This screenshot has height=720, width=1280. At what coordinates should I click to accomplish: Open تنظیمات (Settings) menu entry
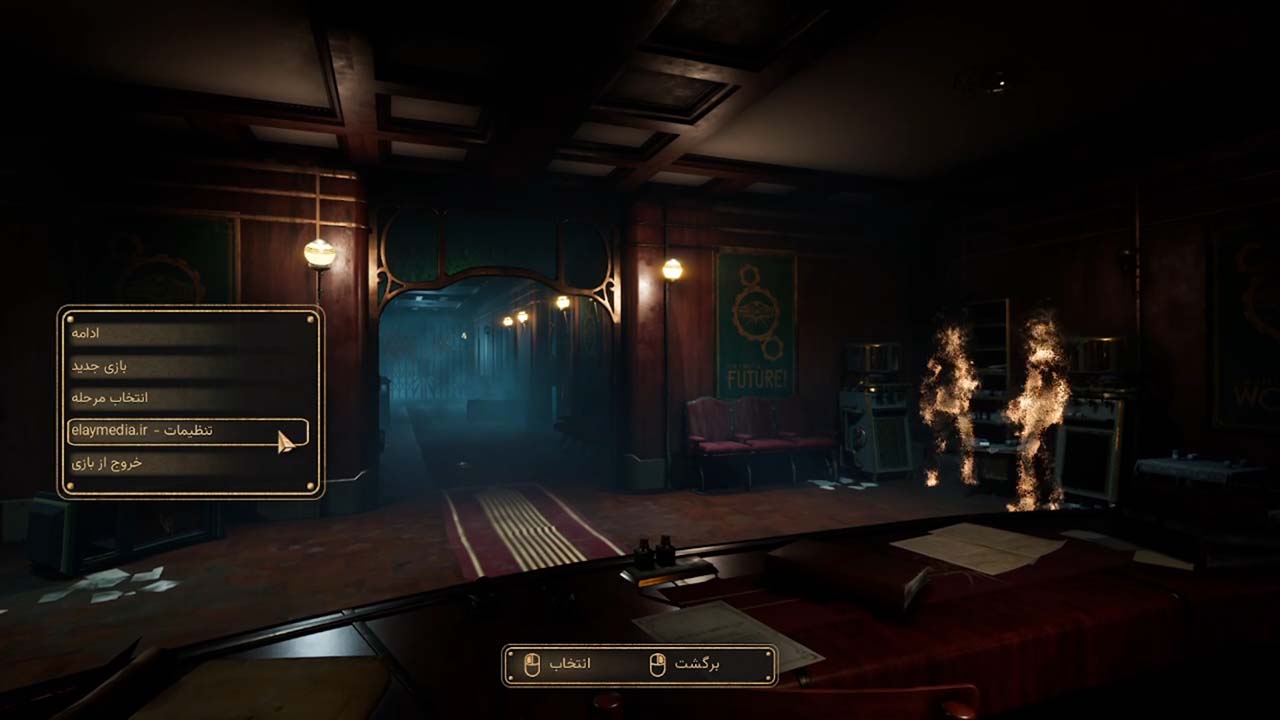[x=188, y=431]
